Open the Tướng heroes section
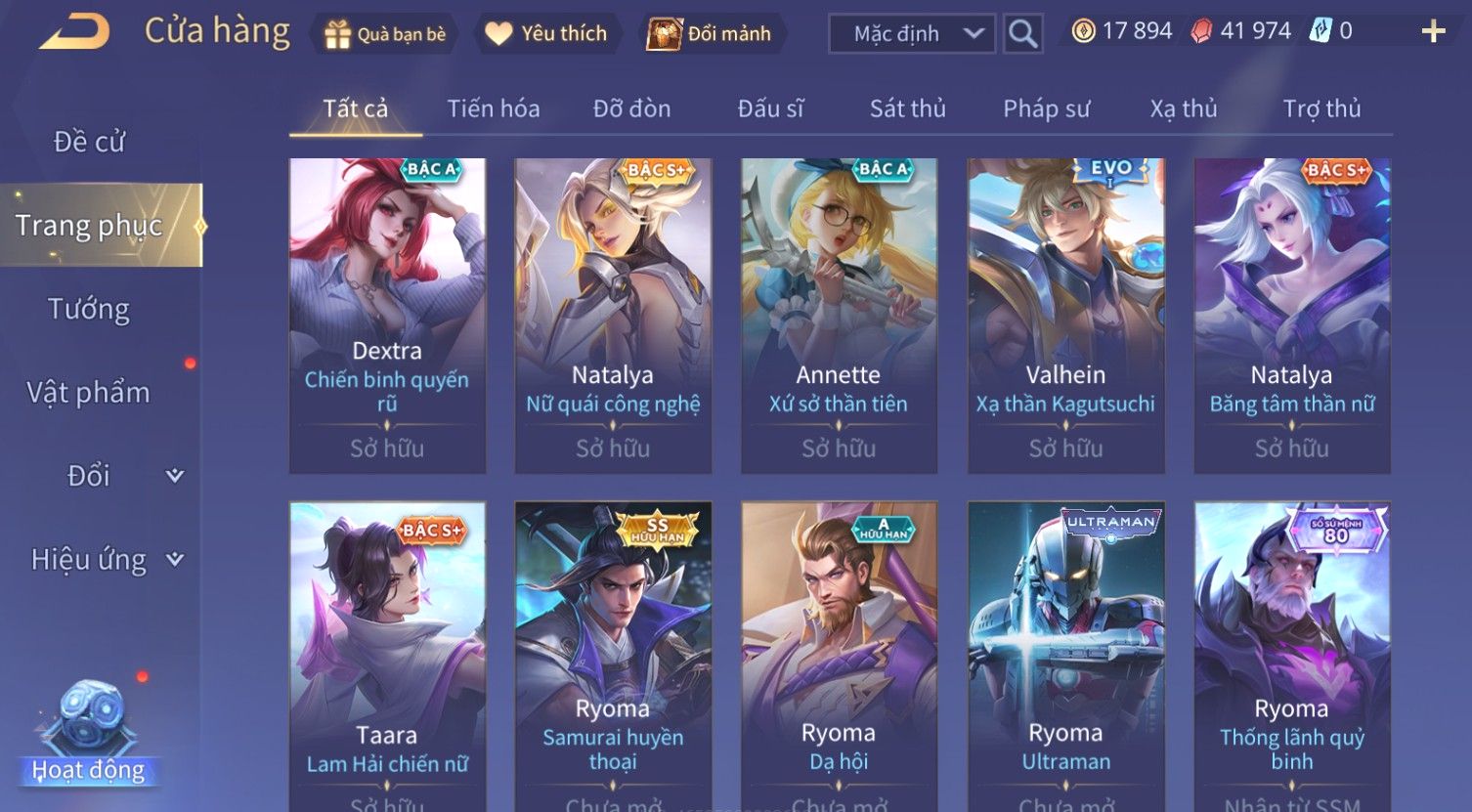The height and width of the screenshot is (812, 1472). coord(89,309)
